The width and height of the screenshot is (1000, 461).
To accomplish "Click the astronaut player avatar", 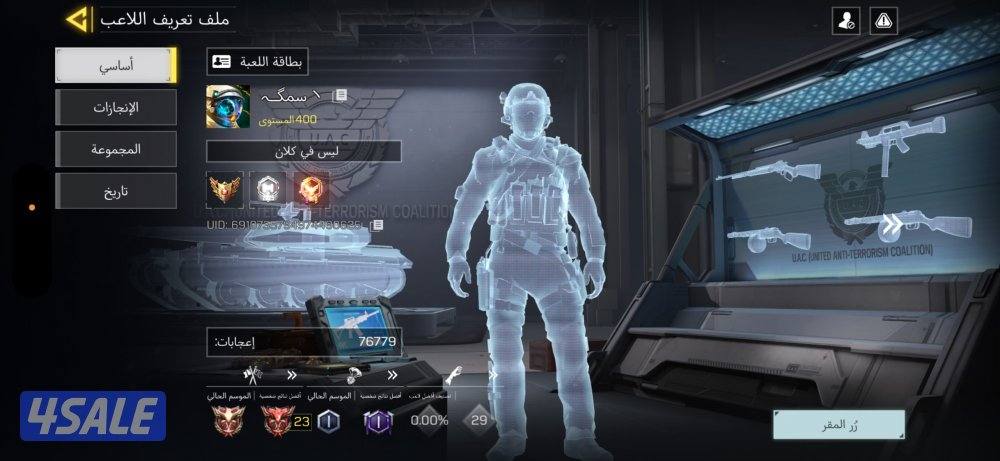I will tap(228, 106).
